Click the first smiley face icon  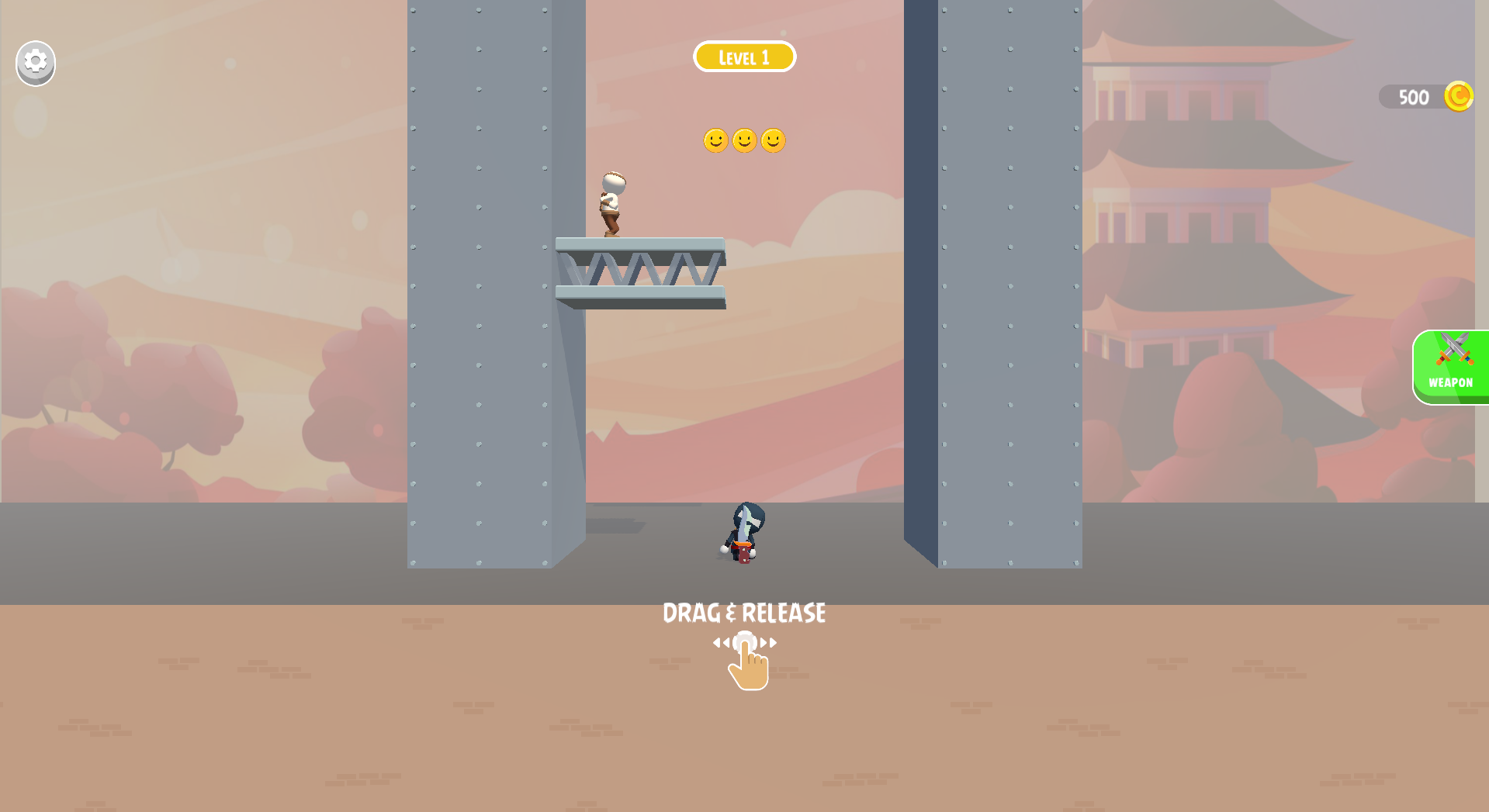[x=715, y=140]
